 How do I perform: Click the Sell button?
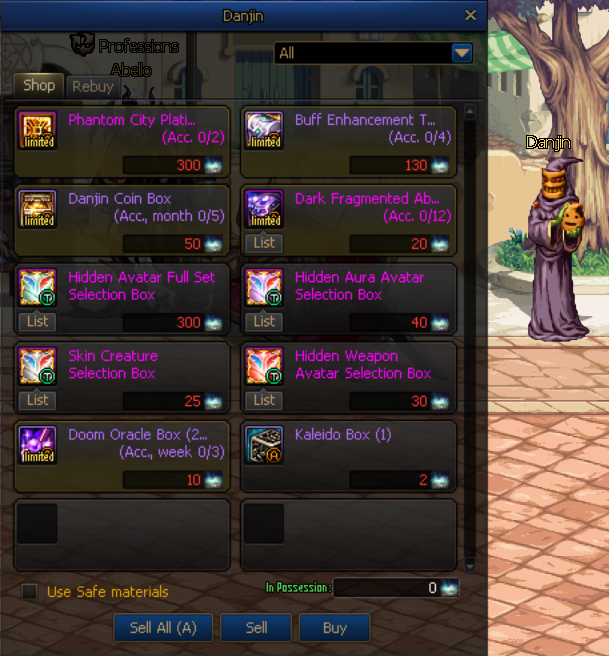point(256,628)
